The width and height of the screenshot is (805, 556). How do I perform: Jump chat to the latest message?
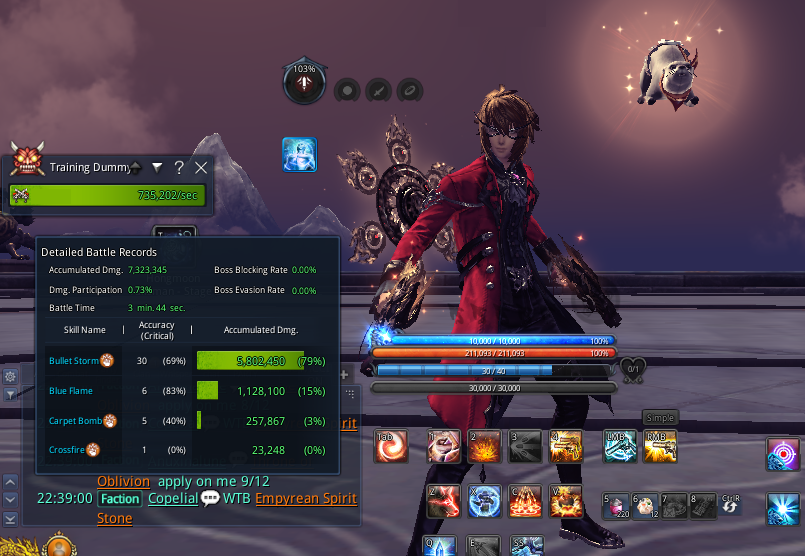point(10,518)
